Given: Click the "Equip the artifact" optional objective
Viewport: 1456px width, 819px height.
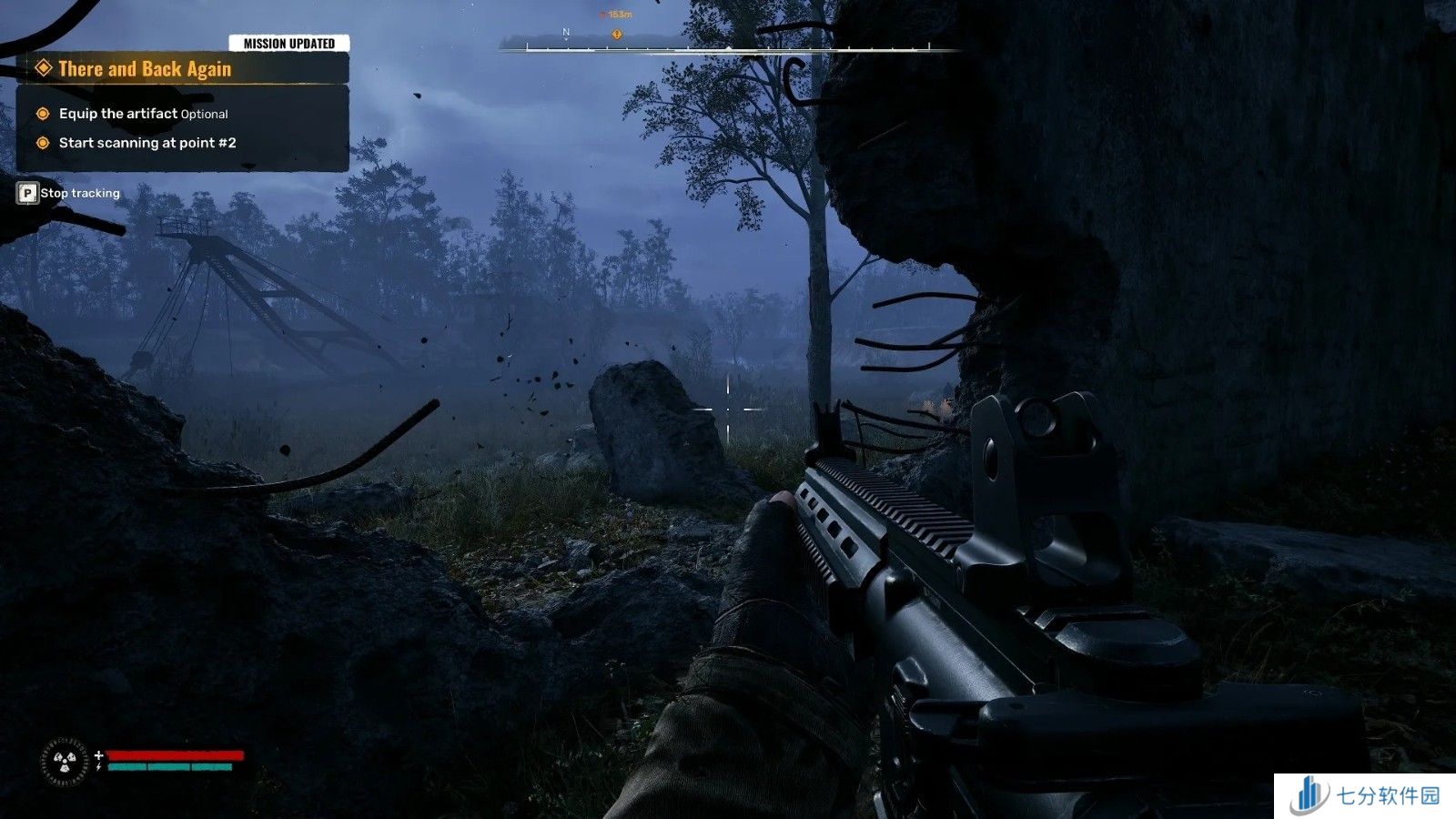Looking at the screenshot, I should [x=143, y=114].
